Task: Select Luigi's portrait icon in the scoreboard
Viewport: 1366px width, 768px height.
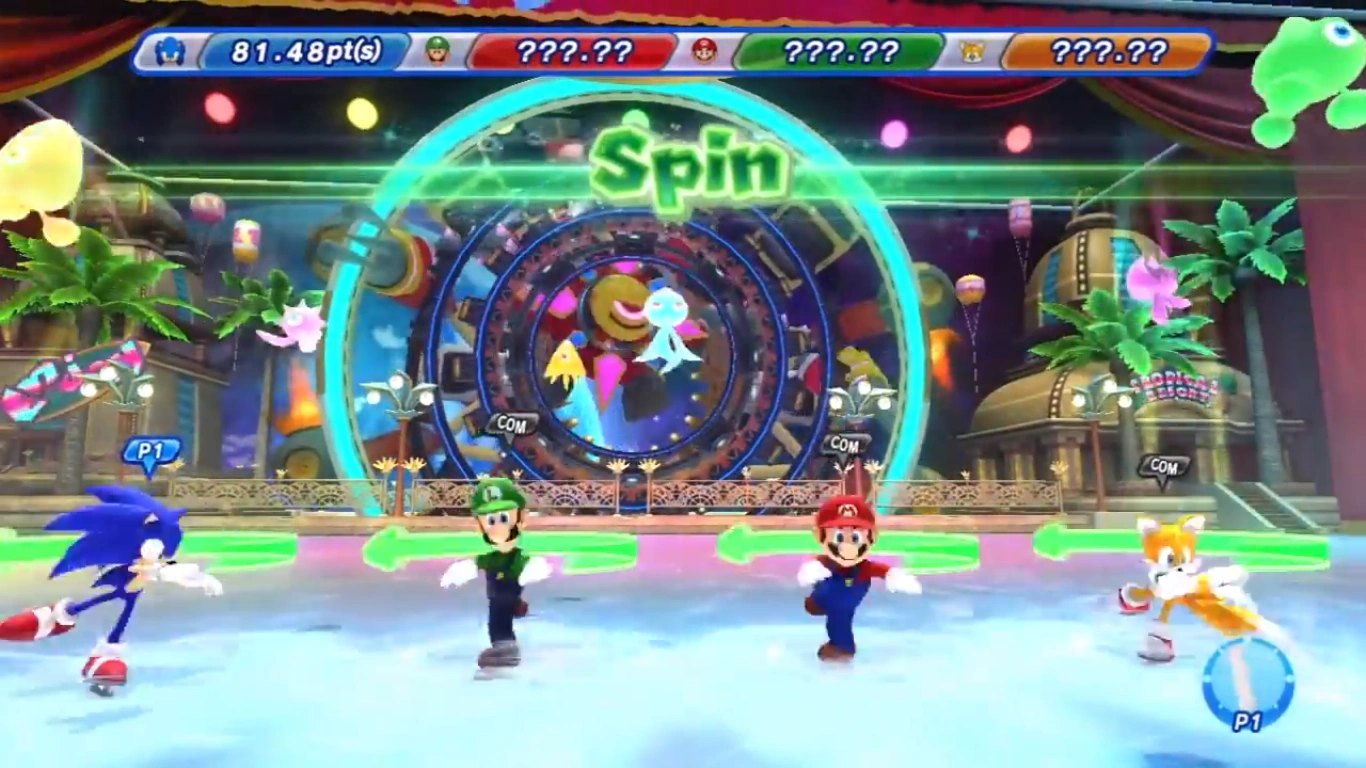Action: click(438, 51)
